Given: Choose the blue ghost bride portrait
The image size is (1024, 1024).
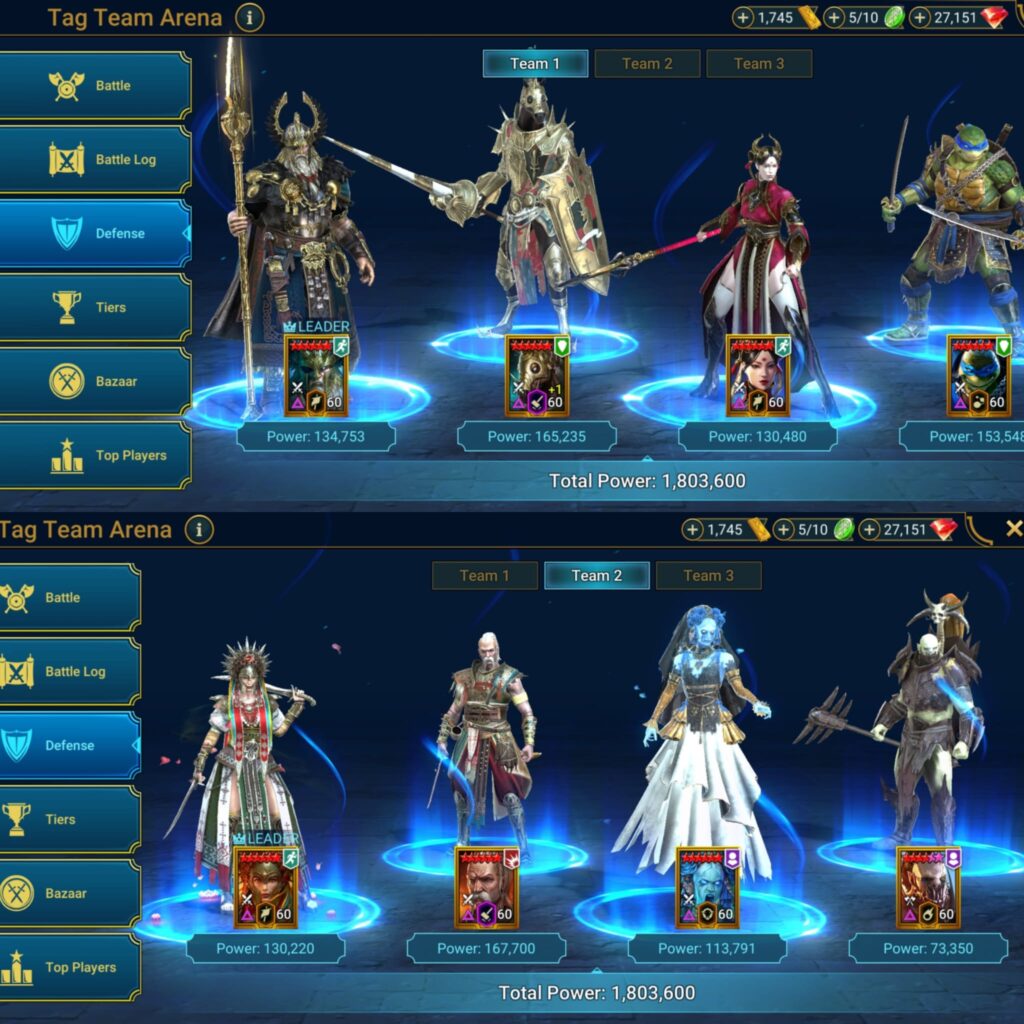Looking at the screenshot, I should click(x=707, y=887).
